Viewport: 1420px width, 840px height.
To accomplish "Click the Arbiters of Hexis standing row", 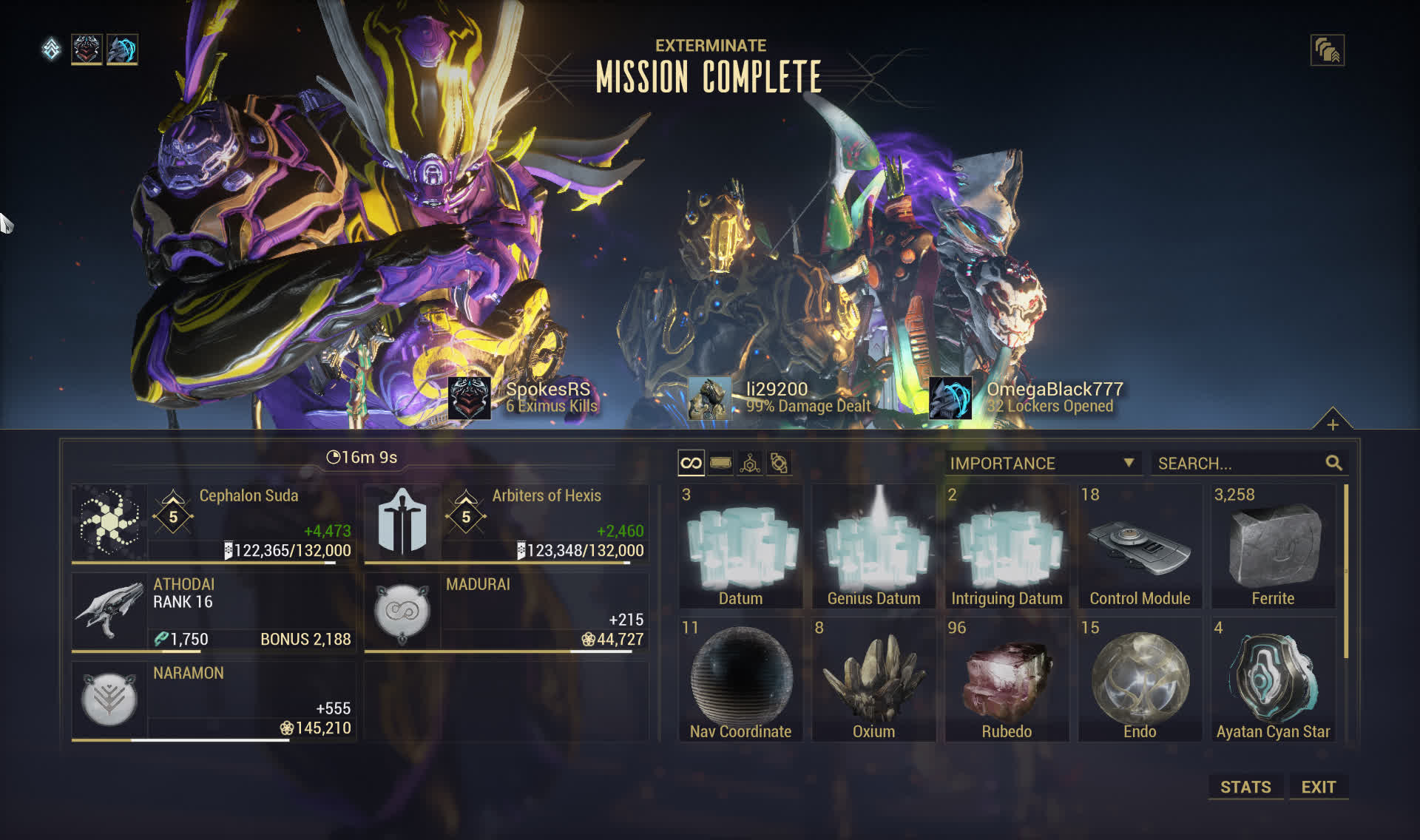I will point(507,523).
